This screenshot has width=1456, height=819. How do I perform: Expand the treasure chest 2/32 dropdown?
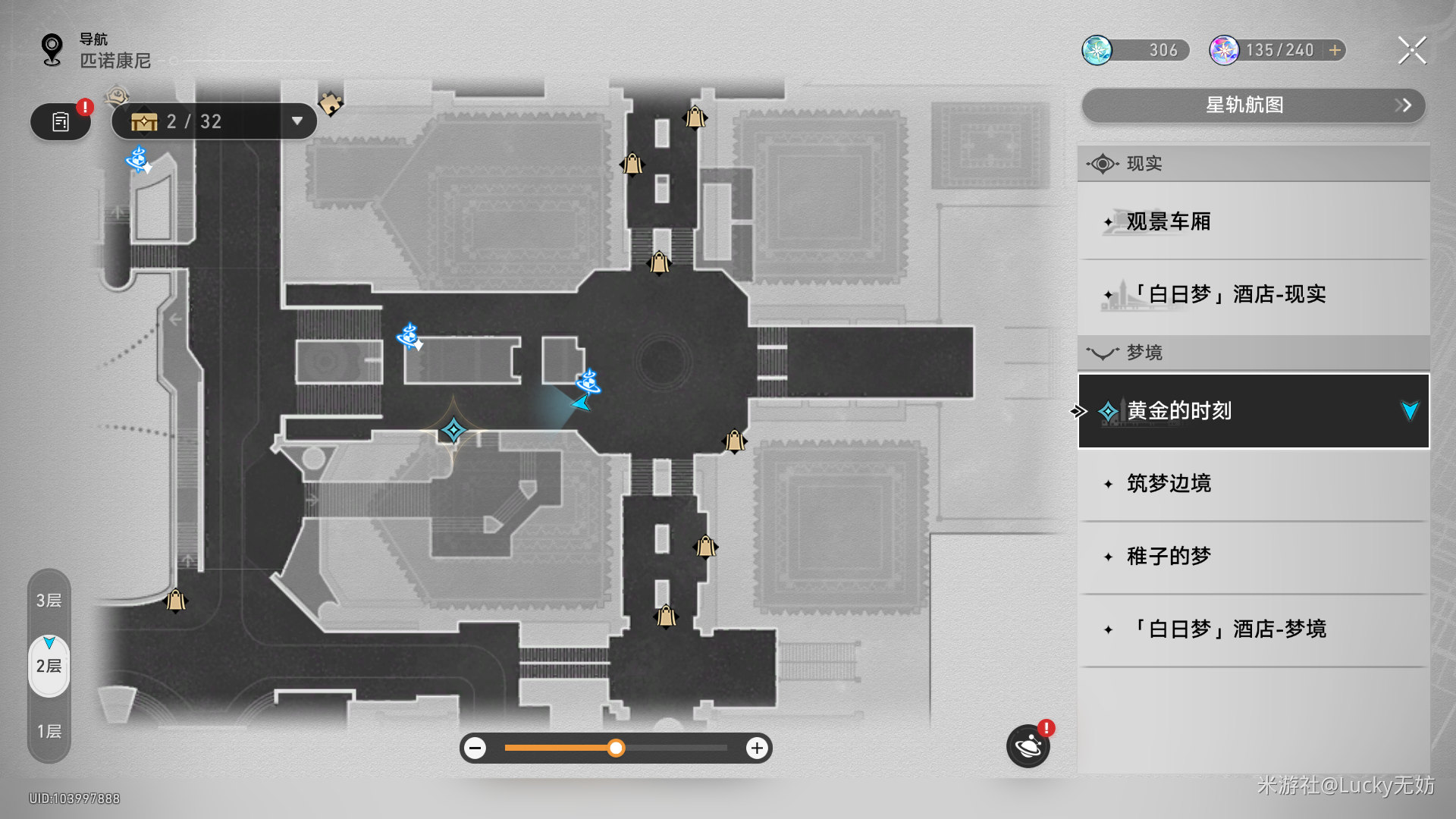tap(297, 121)
